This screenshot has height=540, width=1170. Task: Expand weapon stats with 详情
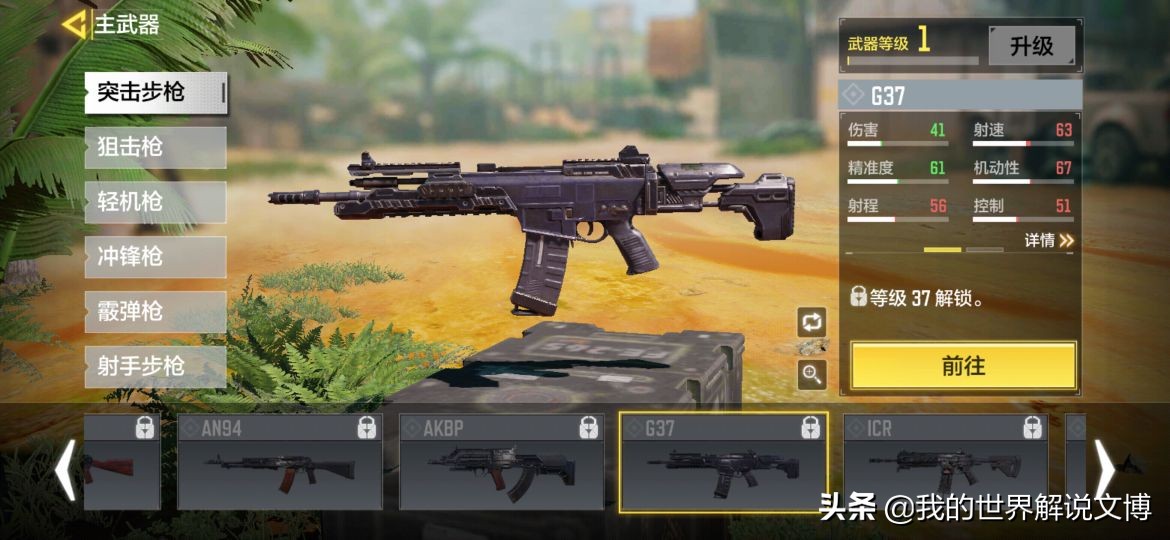(1048, 241)
